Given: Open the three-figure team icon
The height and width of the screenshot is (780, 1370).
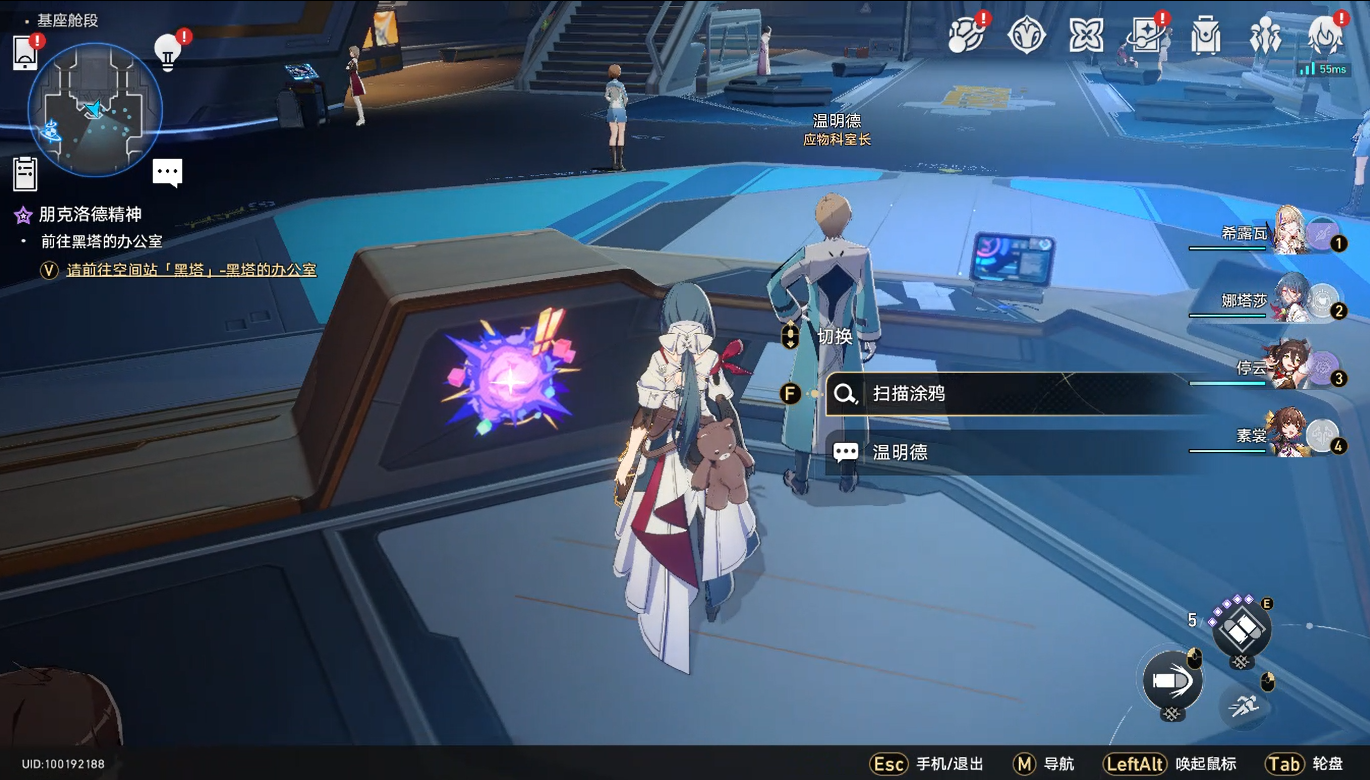Looking at the screenshot, I should (x=1266, y=36).
